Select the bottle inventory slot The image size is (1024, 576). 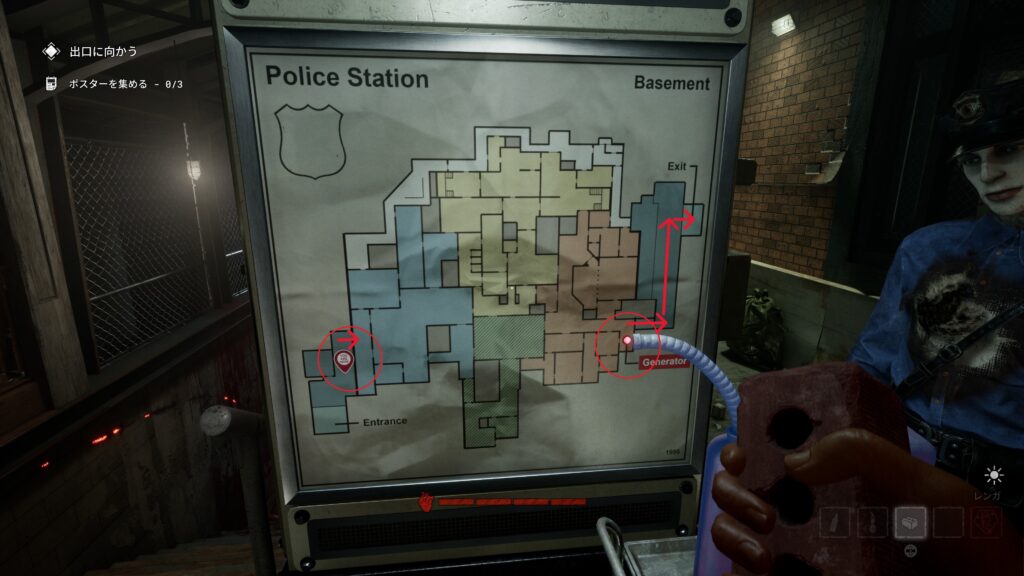836,522
